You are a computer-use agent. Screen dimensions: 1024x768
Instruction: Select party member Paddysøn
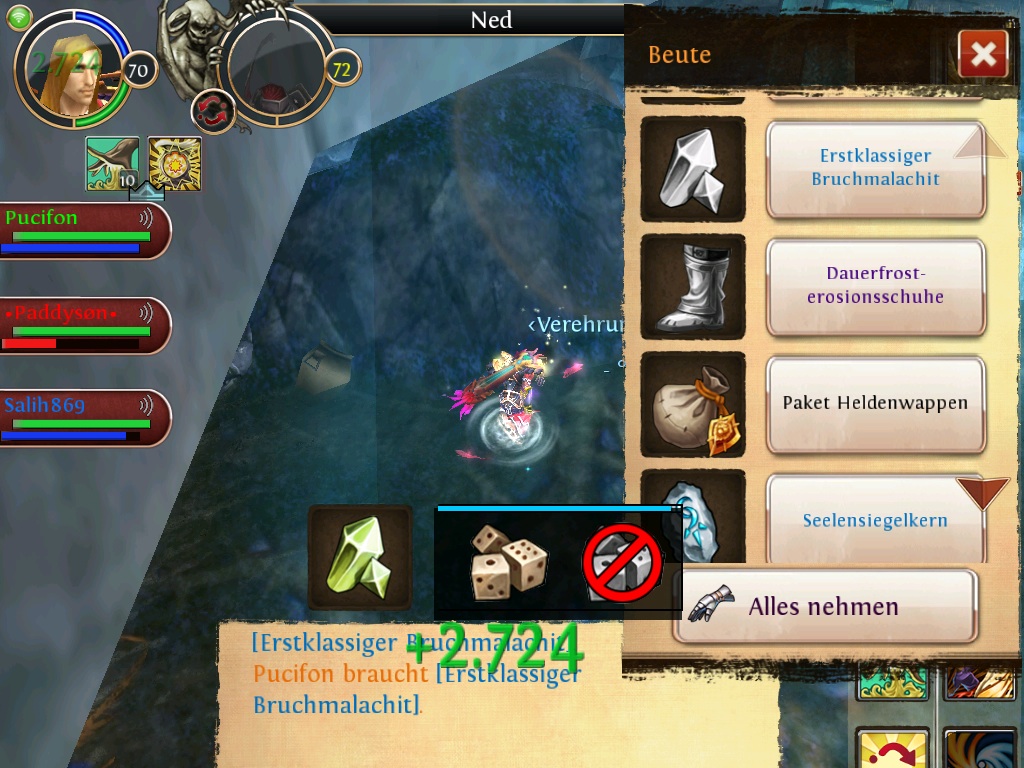pyautogui.click(x=84, y=326)
